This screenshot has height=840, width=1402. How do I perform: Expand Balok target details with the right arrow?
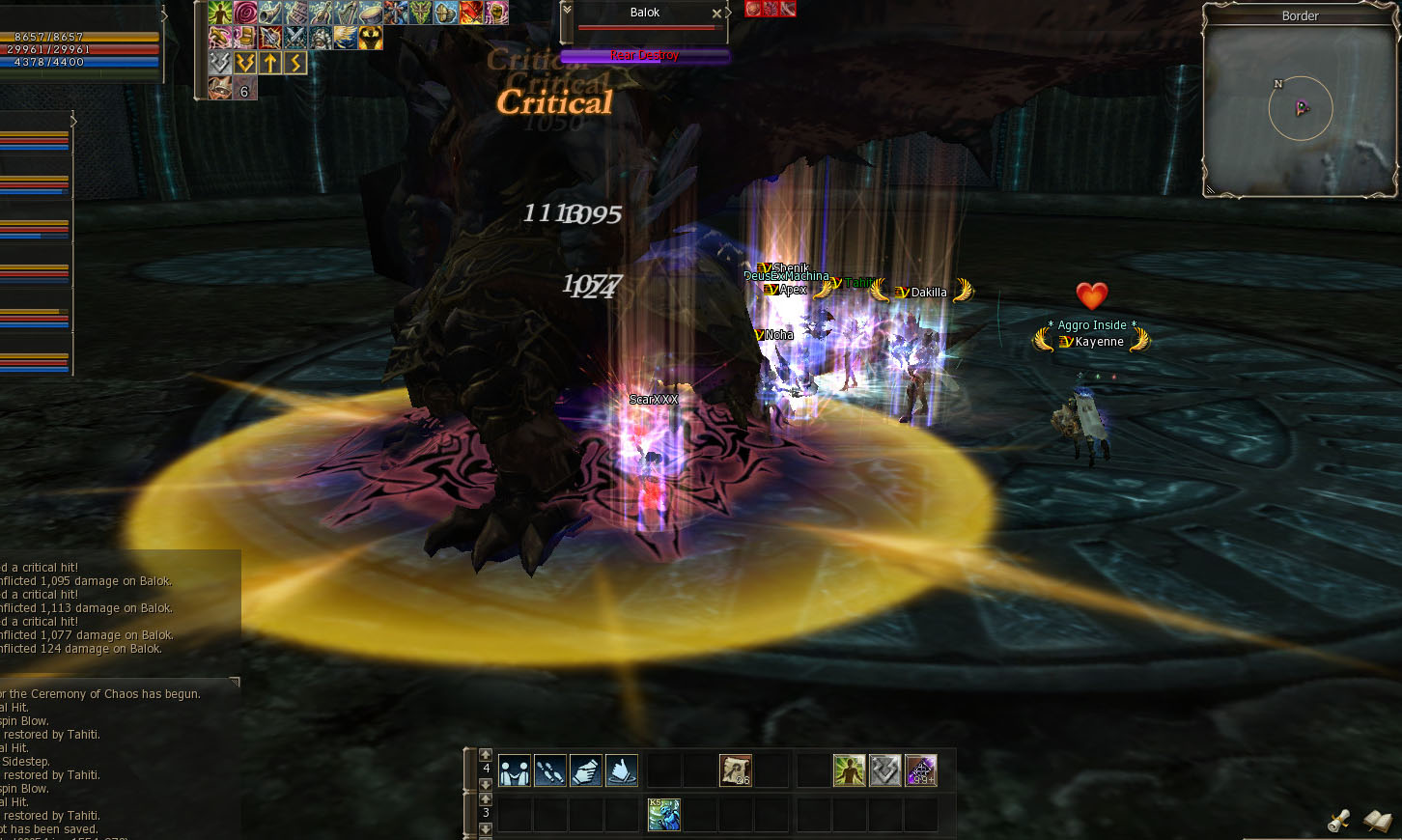point(728,13)
